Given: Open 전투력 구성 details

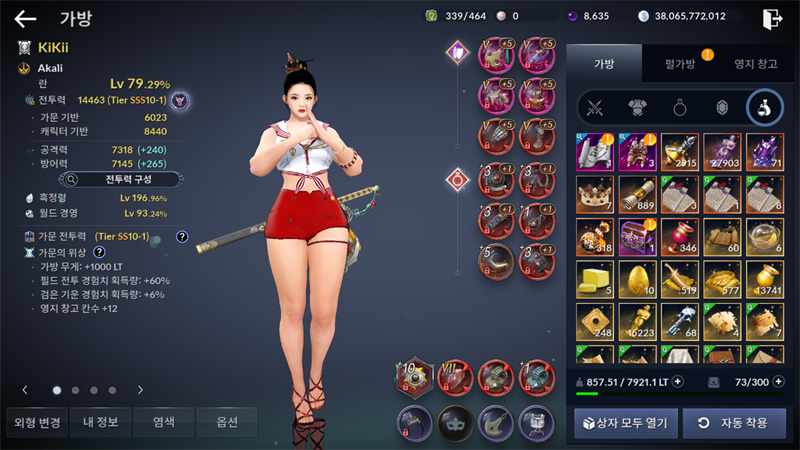Looking at the screenshot, I should (122, 180).
